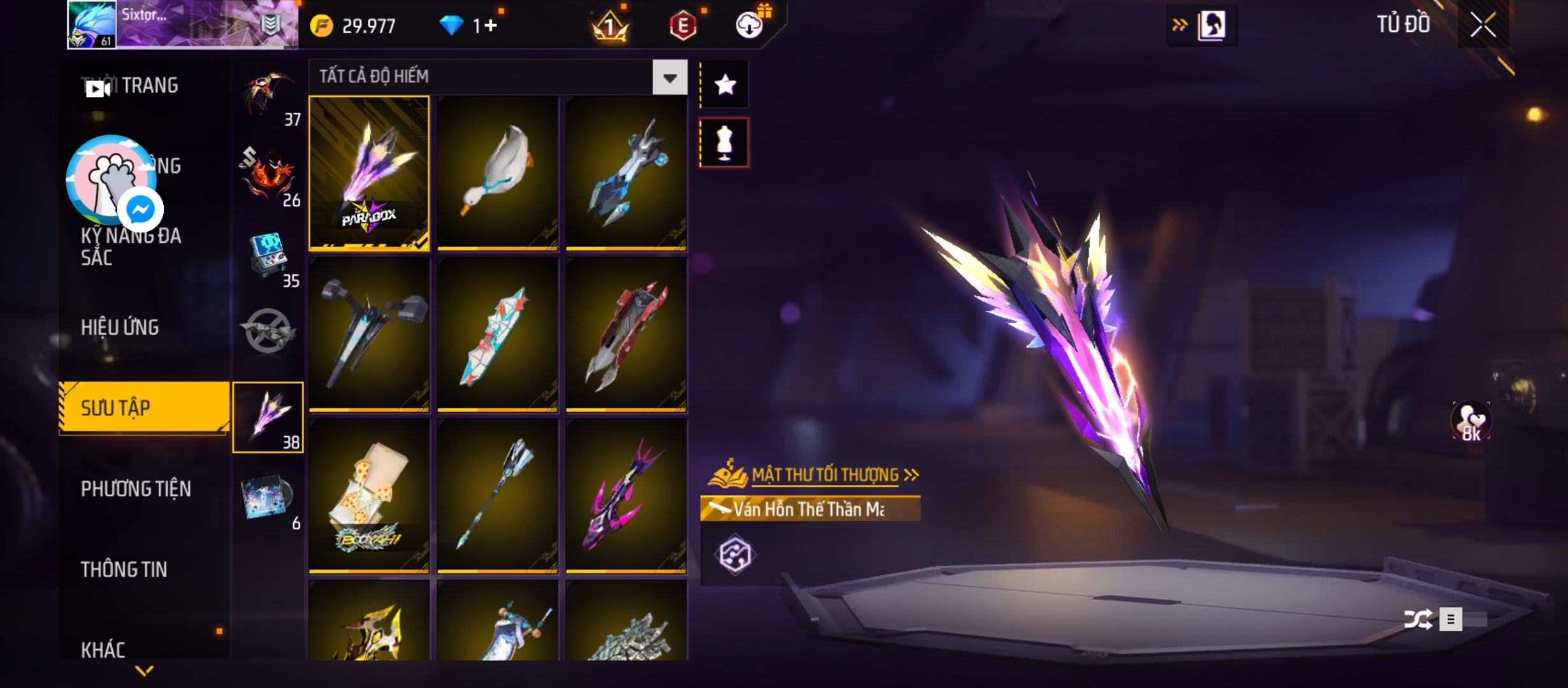Click the mannequin outfit preview button

pyautogui.click(x=725, y=143)
